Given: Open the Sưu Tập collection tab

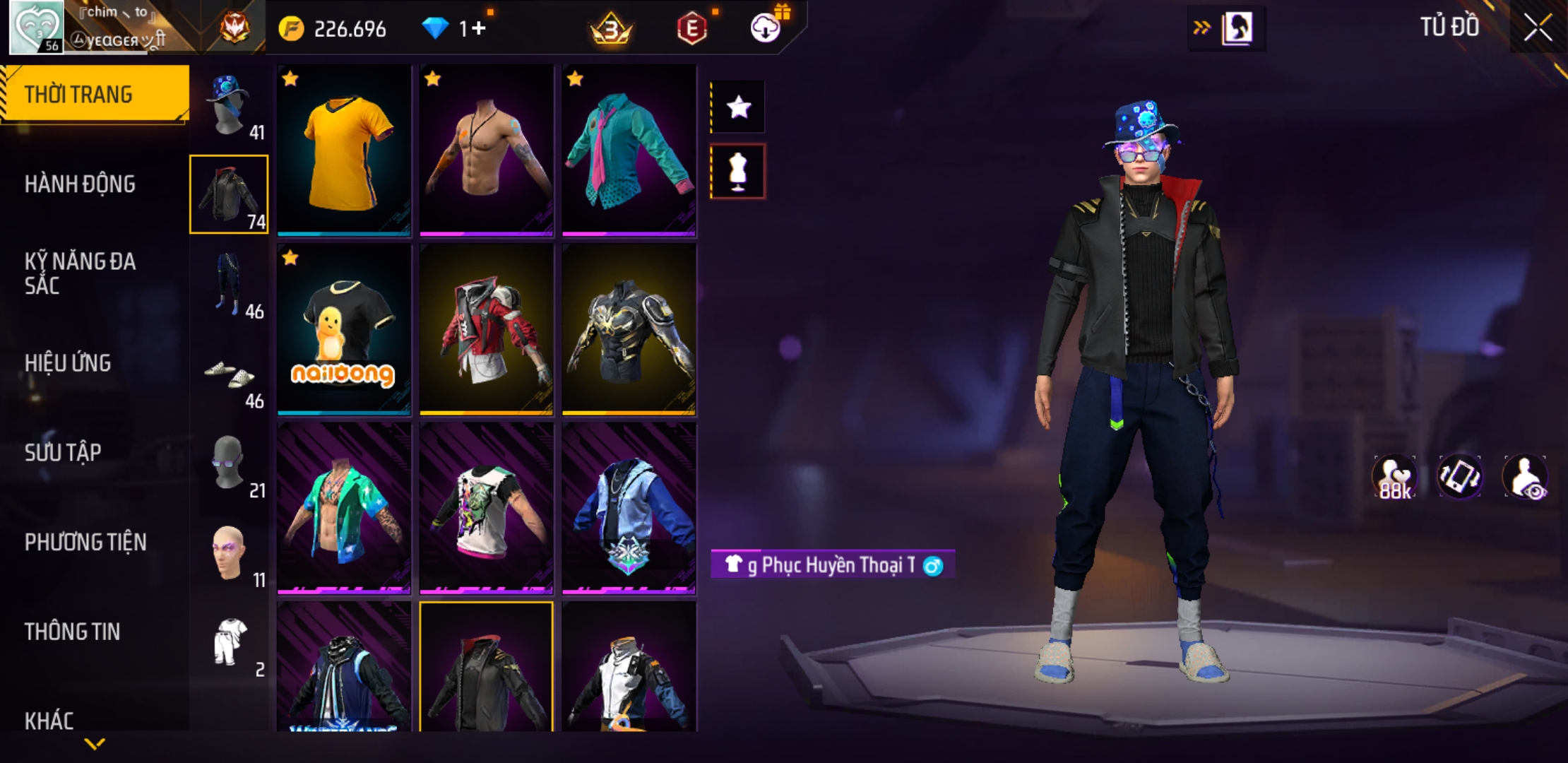Looking at the screenshot, I should tap(63, 452).
